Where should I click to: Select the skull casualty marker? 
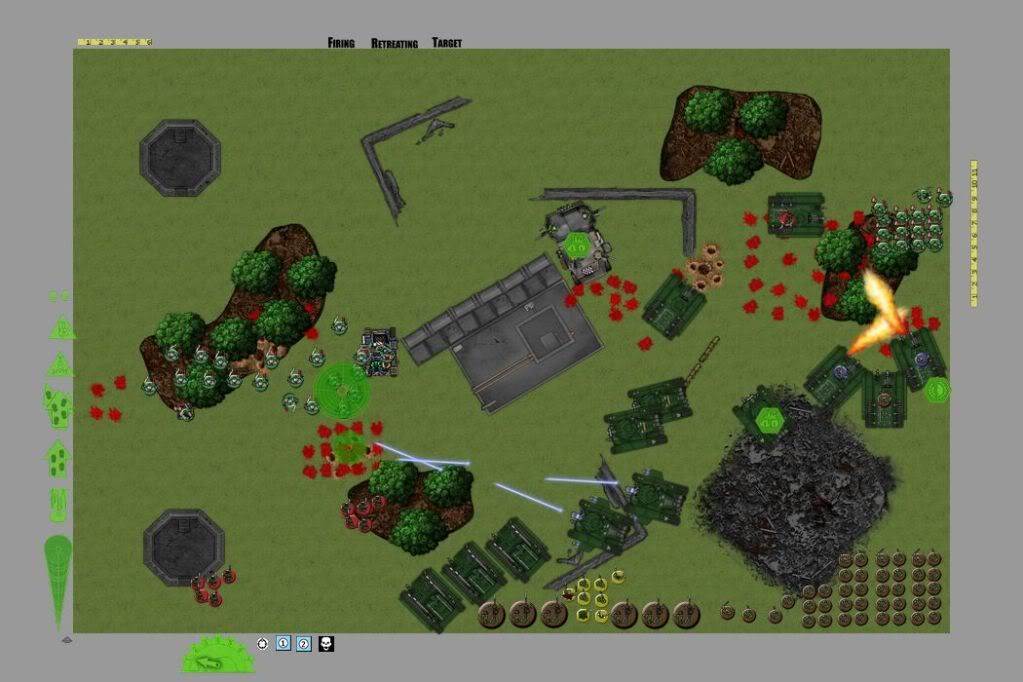click(x=326, y=643)
